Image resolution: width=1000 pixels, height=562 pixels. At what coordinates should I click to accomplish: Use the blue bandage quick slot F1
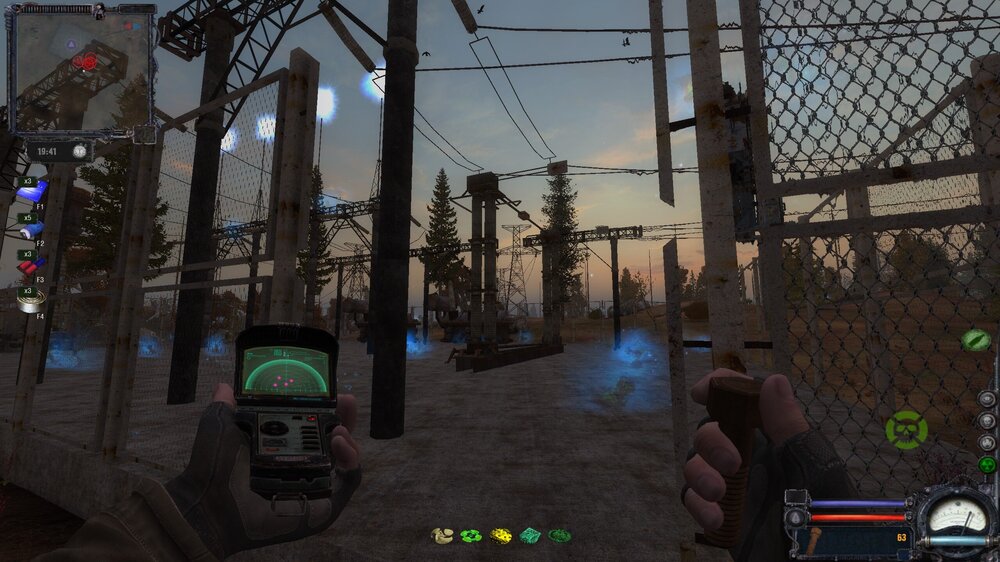(32, 192)
